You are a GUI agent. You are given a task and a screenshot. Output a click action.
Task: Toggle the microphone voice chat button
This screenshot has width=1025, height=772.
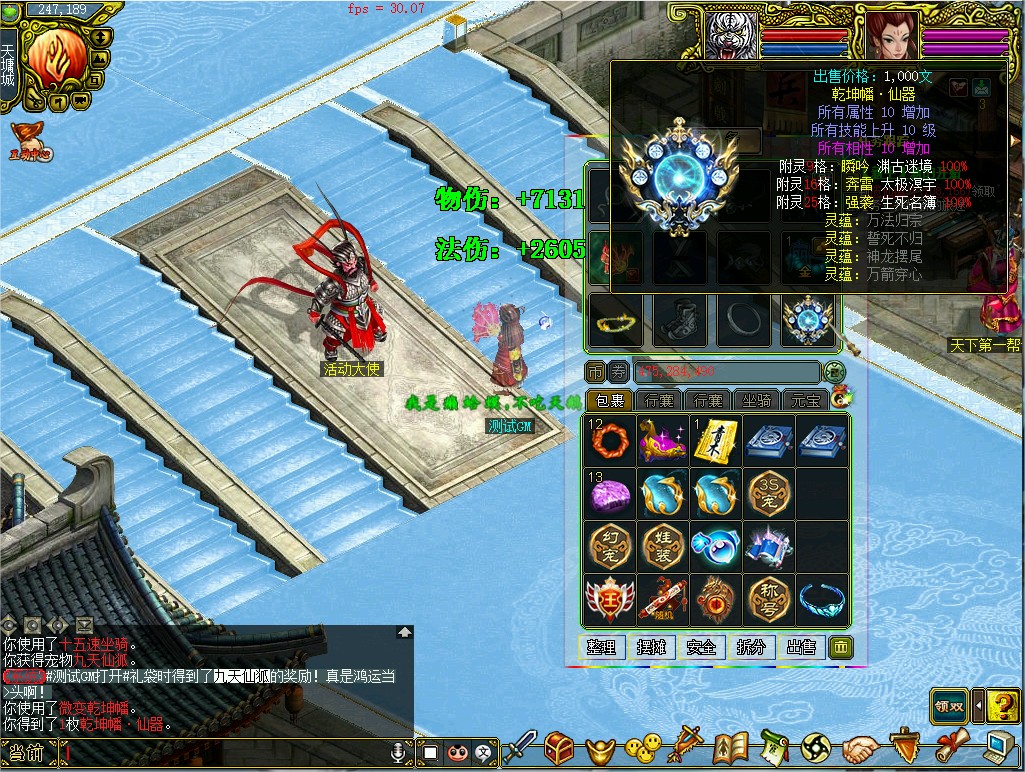click(401, 751)
